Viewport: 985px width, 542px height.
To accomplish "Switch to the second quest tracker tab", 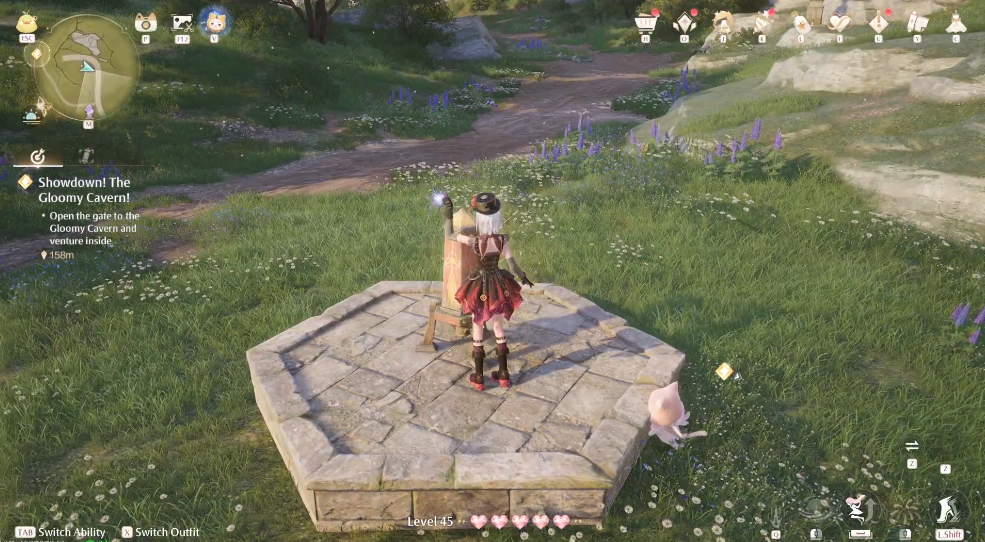I will (87, 157).
